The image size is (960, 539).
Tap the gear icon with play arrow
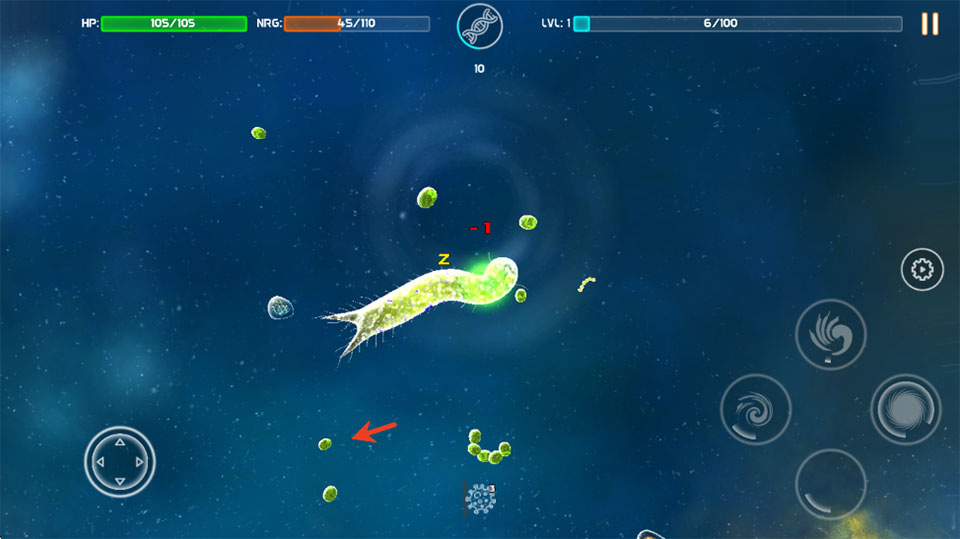[922, 269]
